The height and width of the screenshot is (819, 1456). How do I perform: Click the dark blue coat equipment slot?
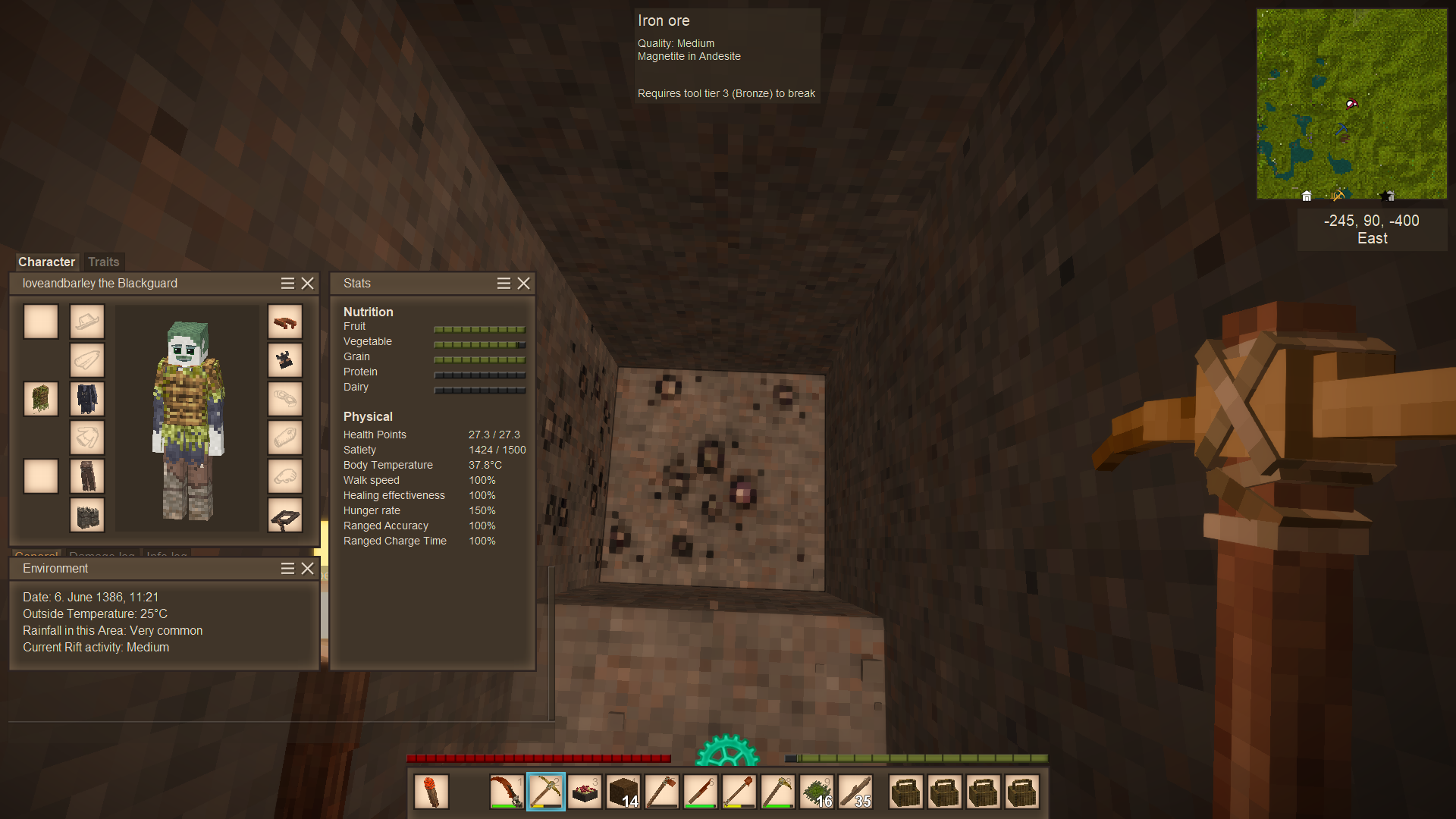coord(87,399)
